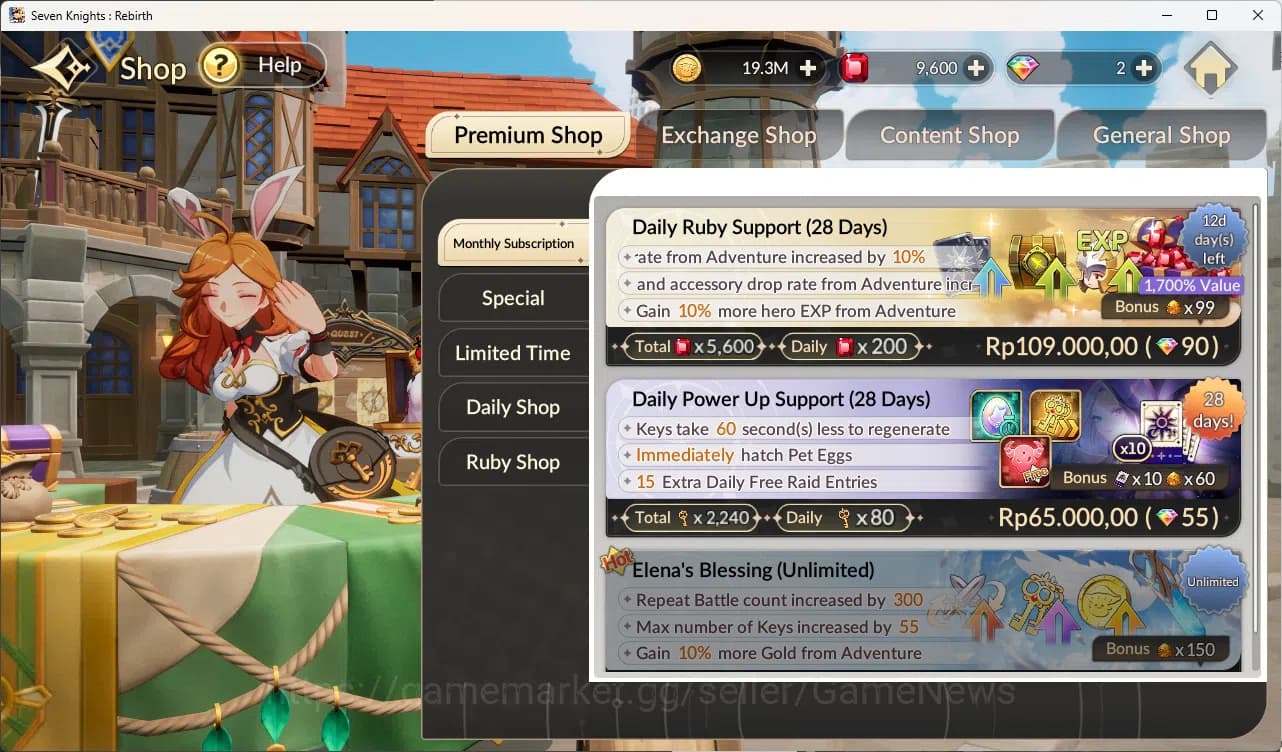Click the gold coin currency icon
This screenshot has height=752, width=1282.
pos(687,68)
